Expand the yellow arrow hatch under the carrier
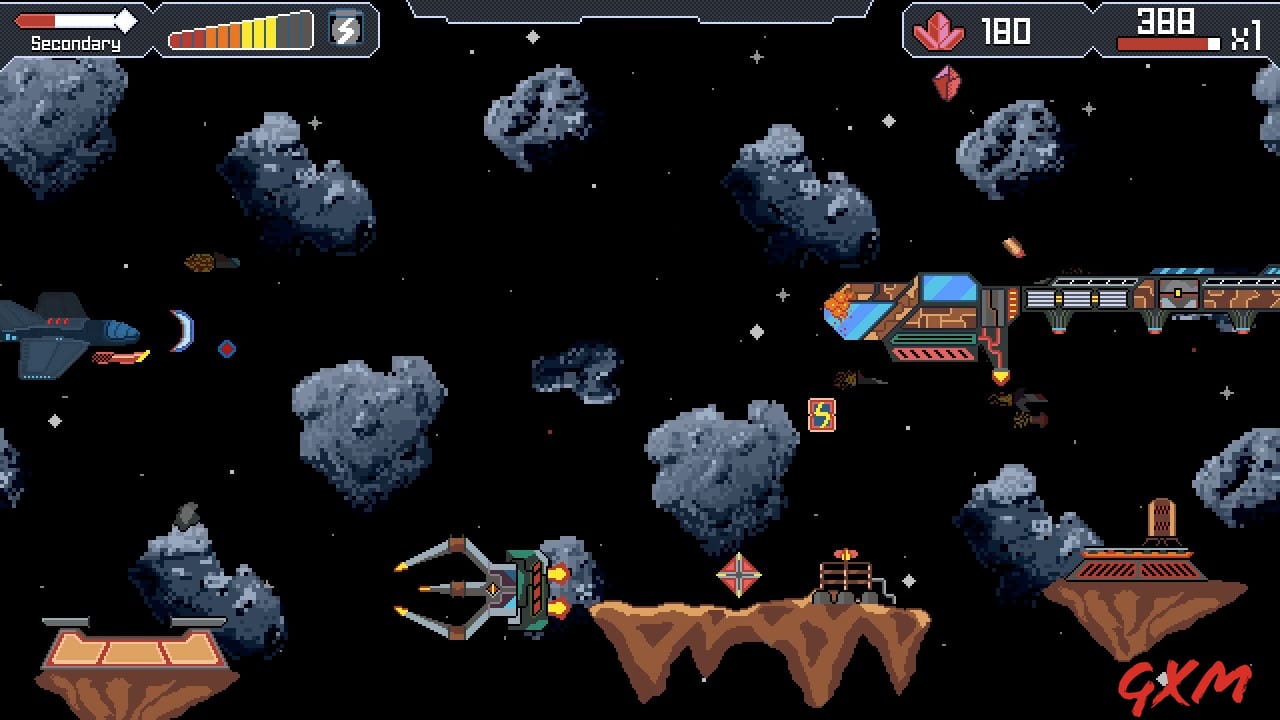This screenshot has height=720, width=1280. 999,374
